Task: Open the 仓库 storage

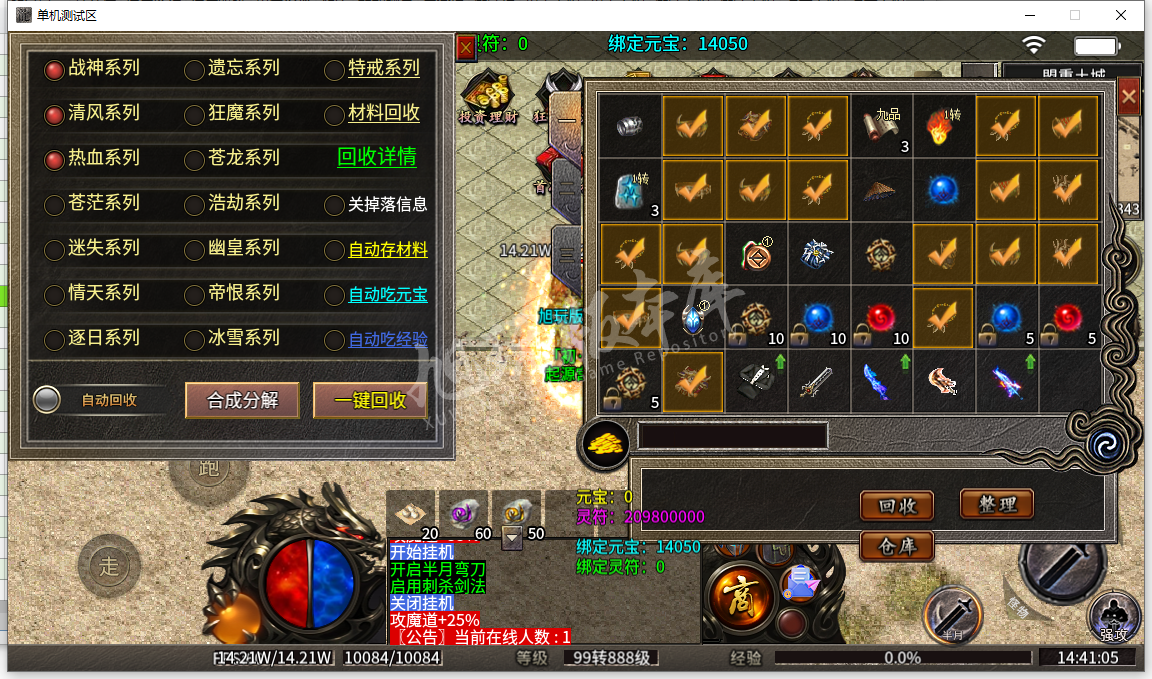Action: click(896, 546)
